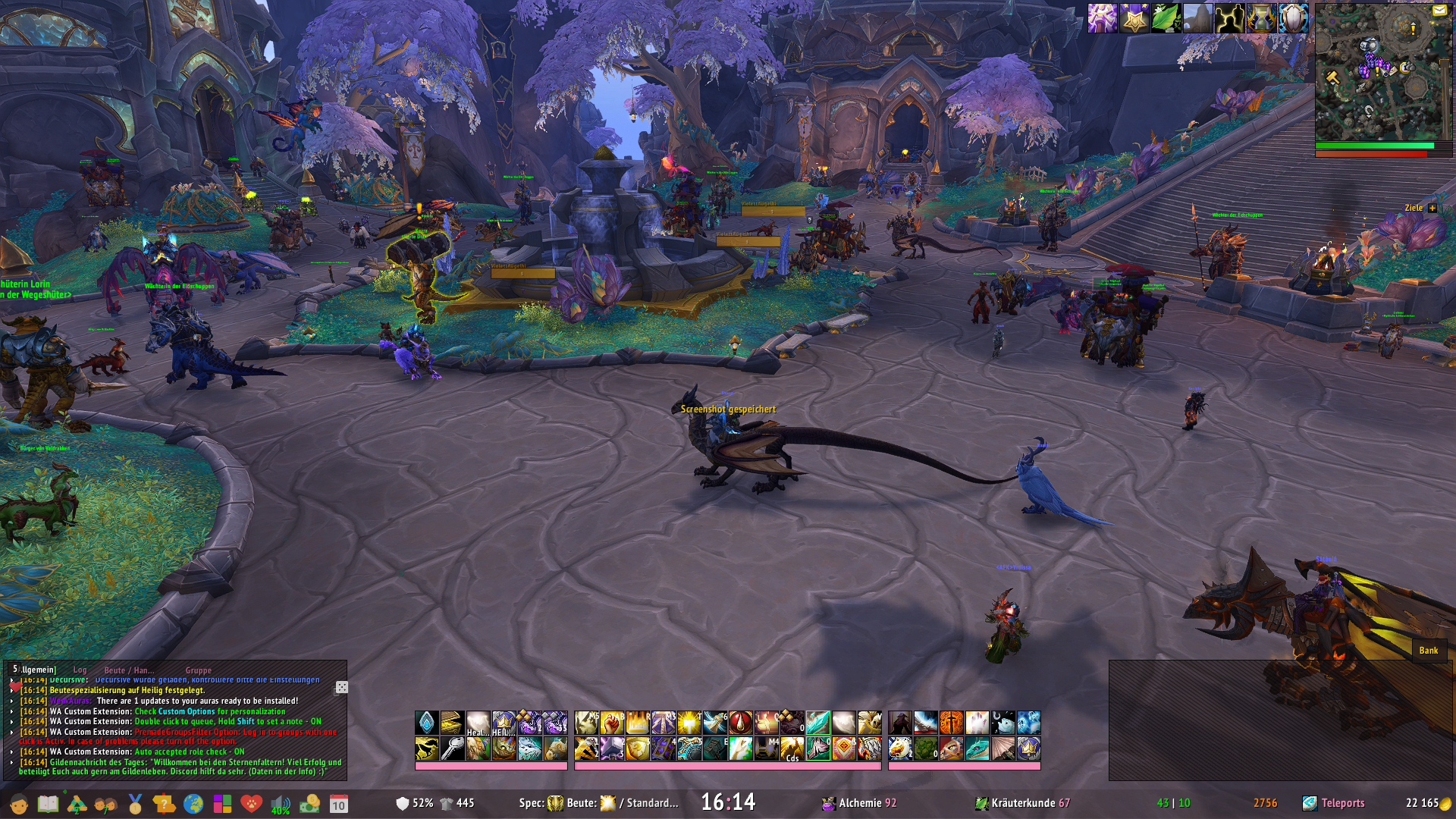The height and width of the screenshot is (819, 1456).
Task: Activate the yellow fist ability
Action: pyautogui.click(x=611, y=723)
